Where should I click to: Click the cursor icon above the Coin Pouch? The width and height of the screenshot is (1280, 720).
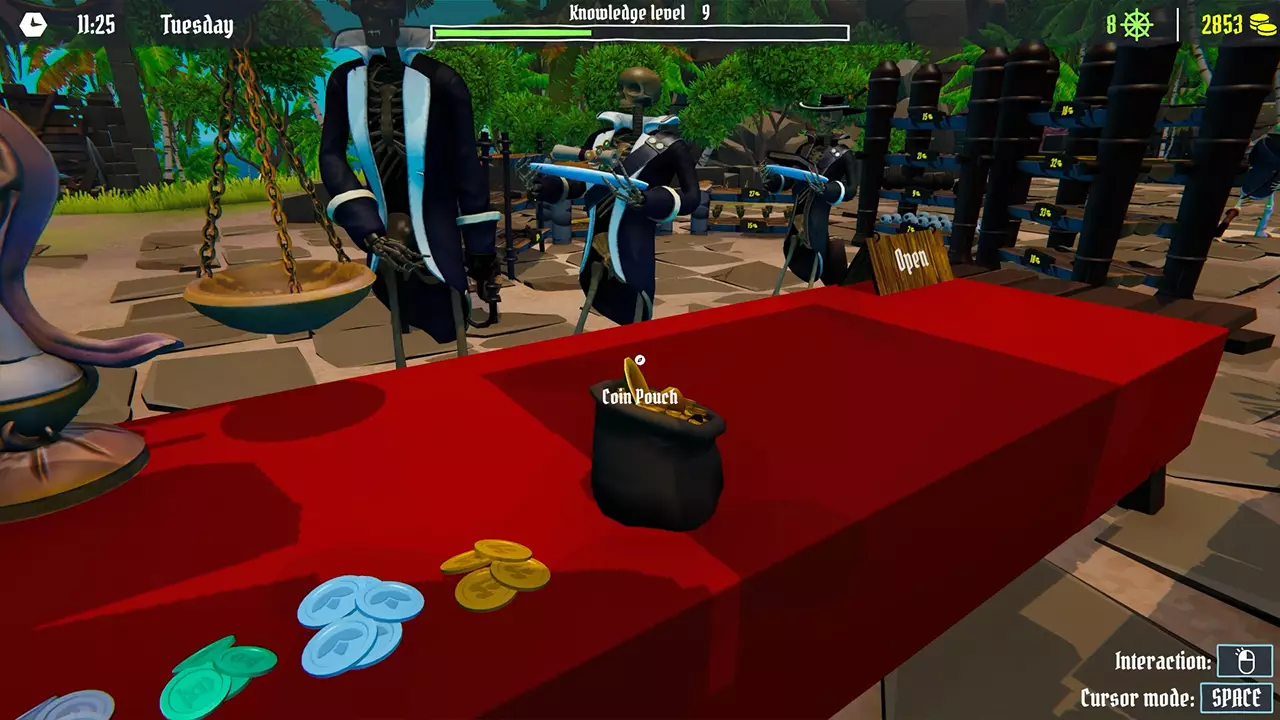tap(640, 361)
